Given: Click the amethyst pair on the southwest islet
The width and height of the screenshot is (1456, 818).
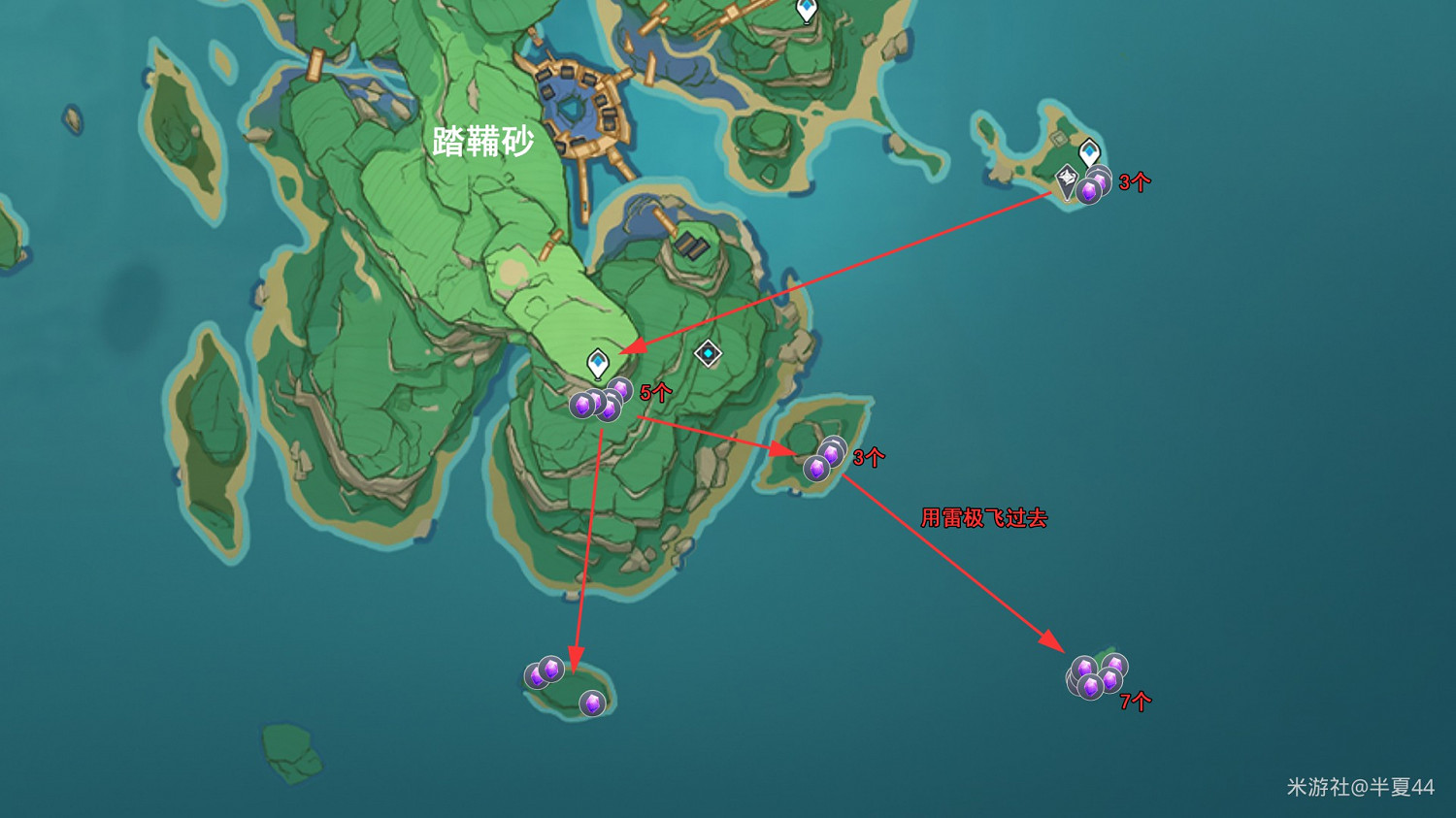Looking at the screenshot, I should 542,672.
